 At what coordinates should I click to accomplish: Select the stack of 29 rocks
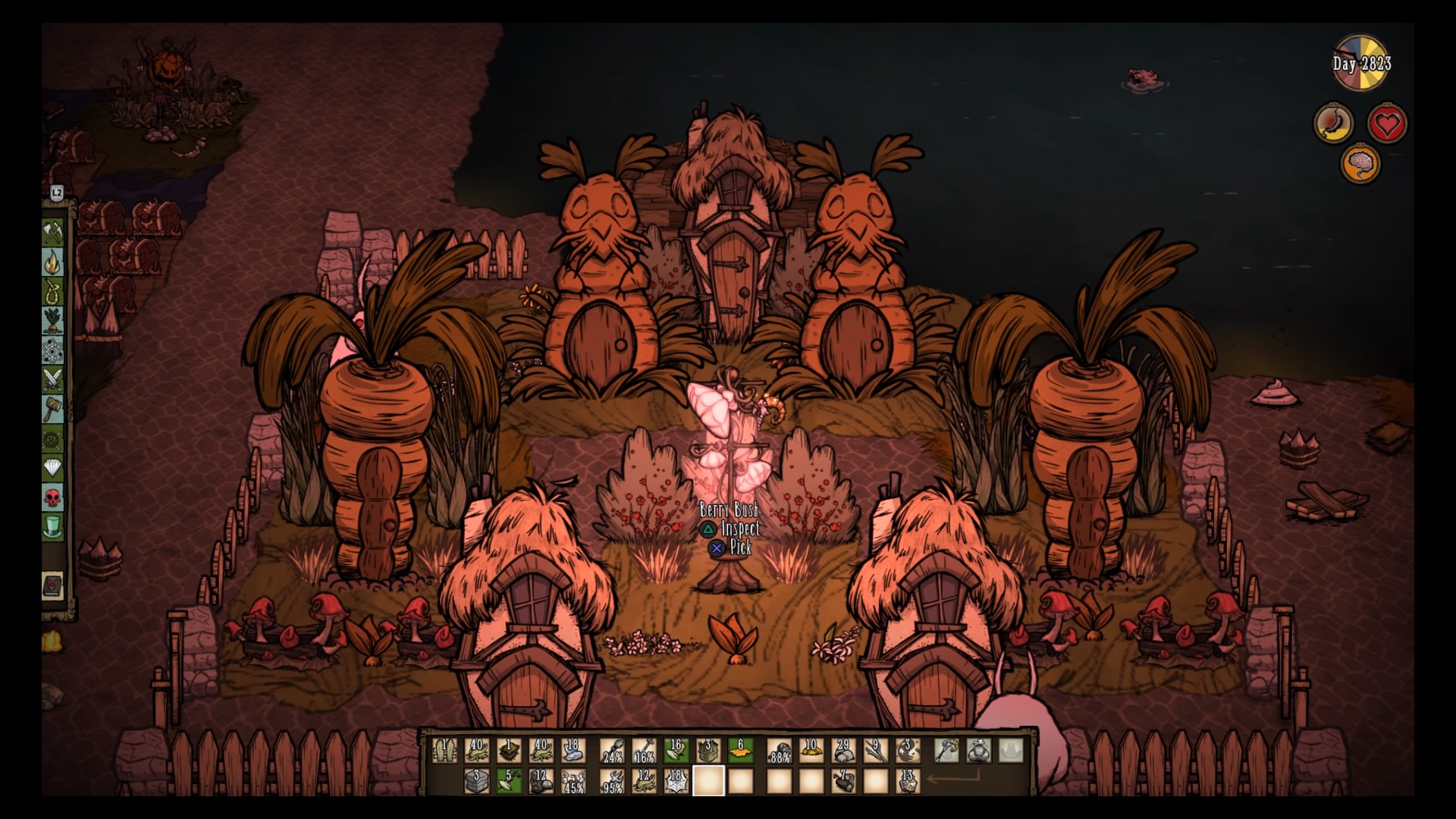843,750
